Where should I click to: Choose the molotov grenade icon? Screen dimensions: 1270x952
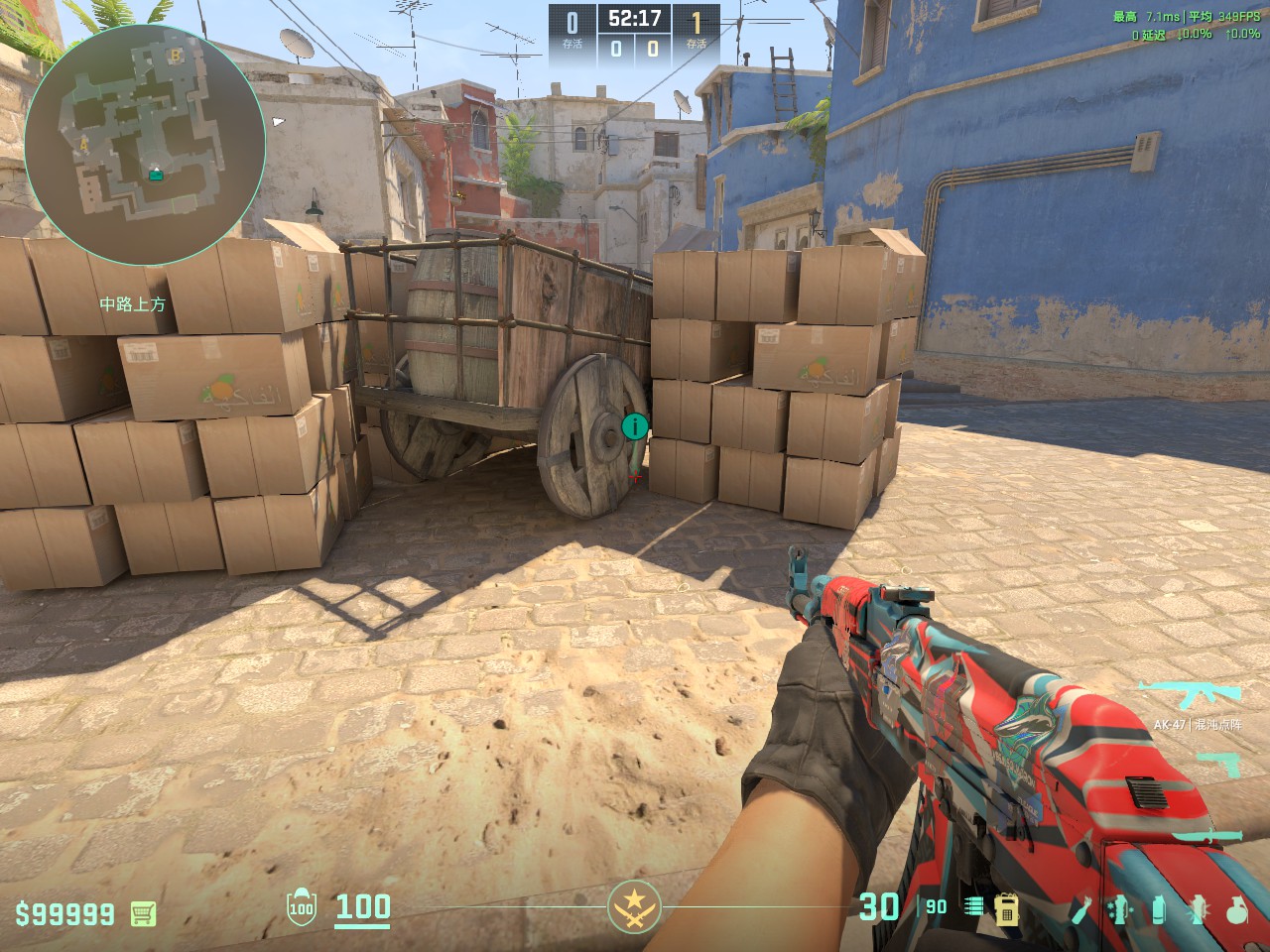[1084, 908]
